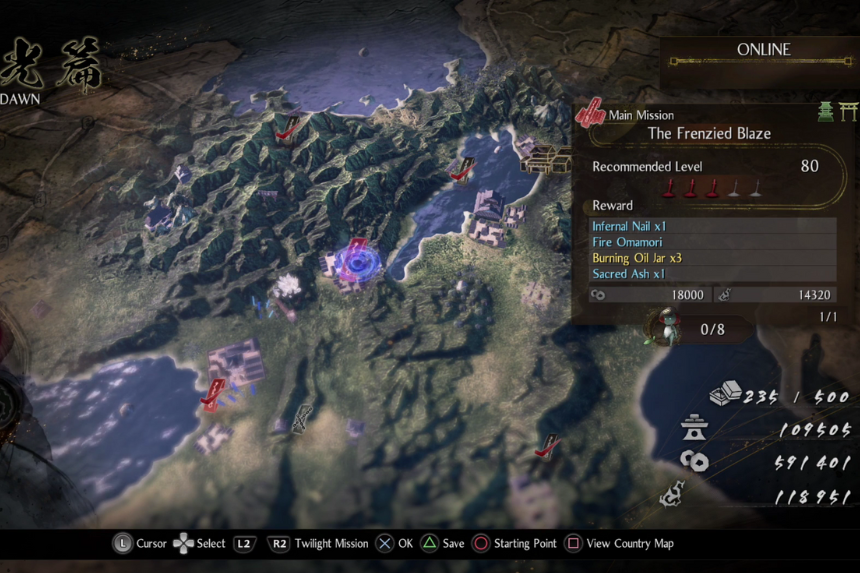Open the ONLINE banner

(x=763, y=50)
